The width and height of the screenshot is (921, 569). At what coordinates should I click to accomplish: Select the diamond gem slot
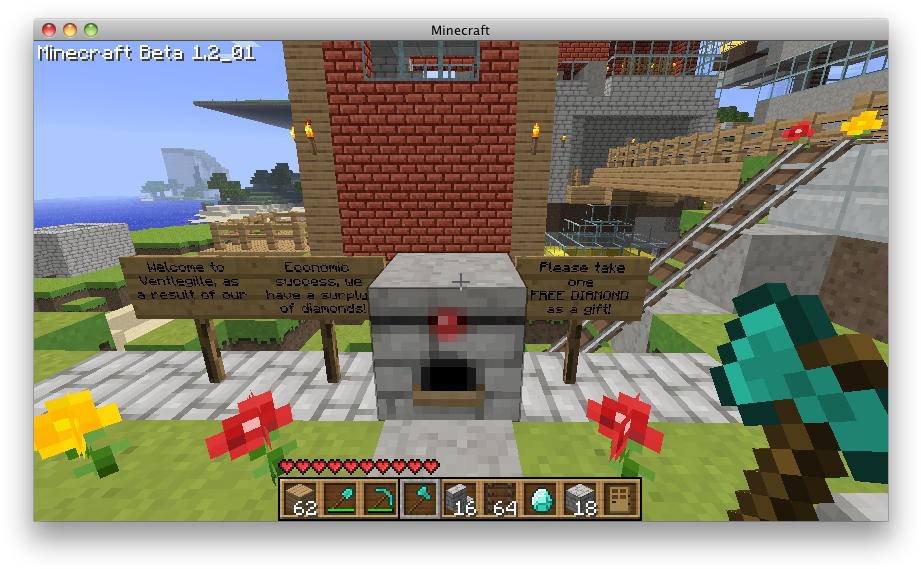click(x=540, y=498)
